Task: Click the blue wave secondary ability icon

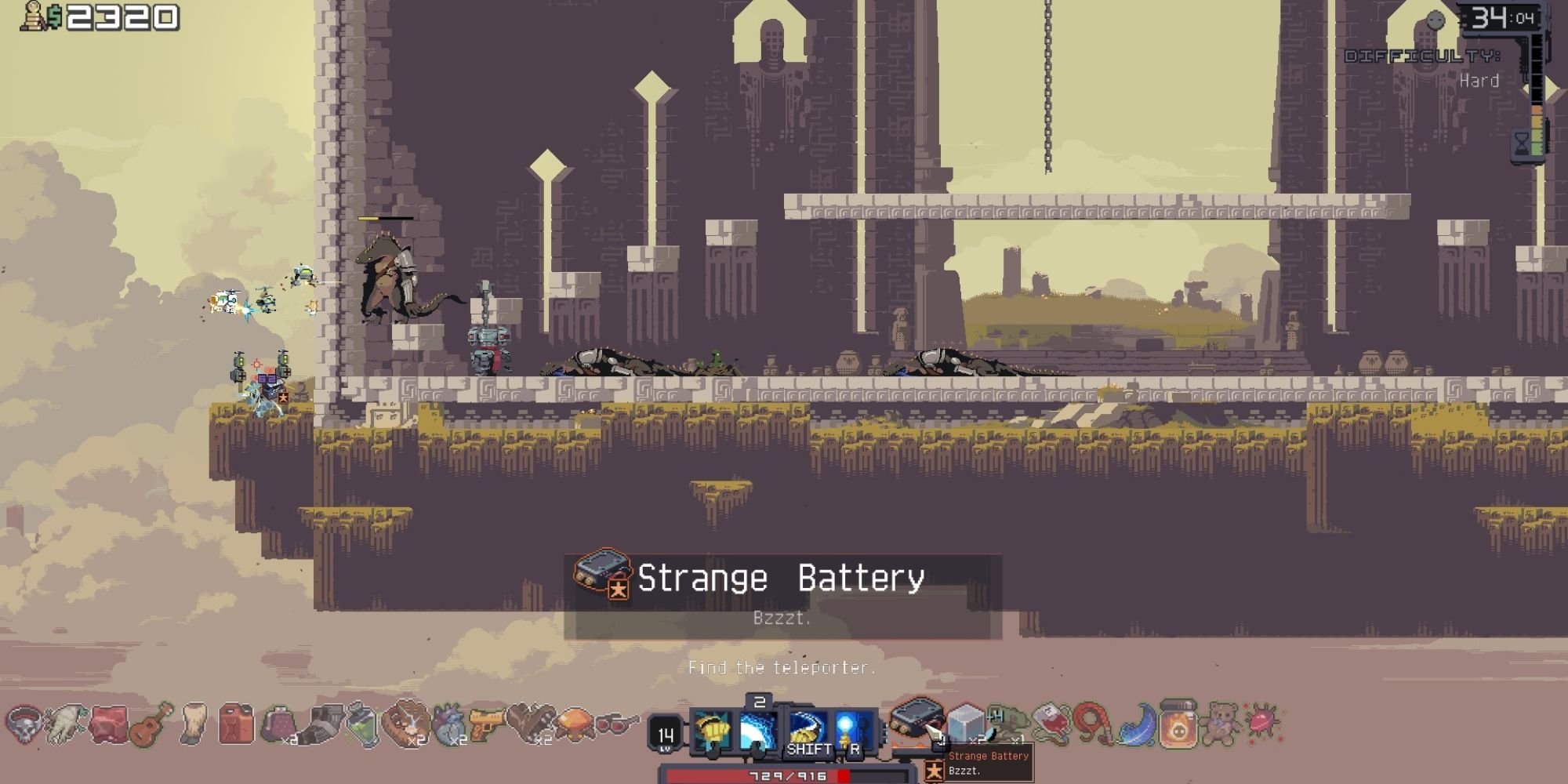Action: coord(759,729)
